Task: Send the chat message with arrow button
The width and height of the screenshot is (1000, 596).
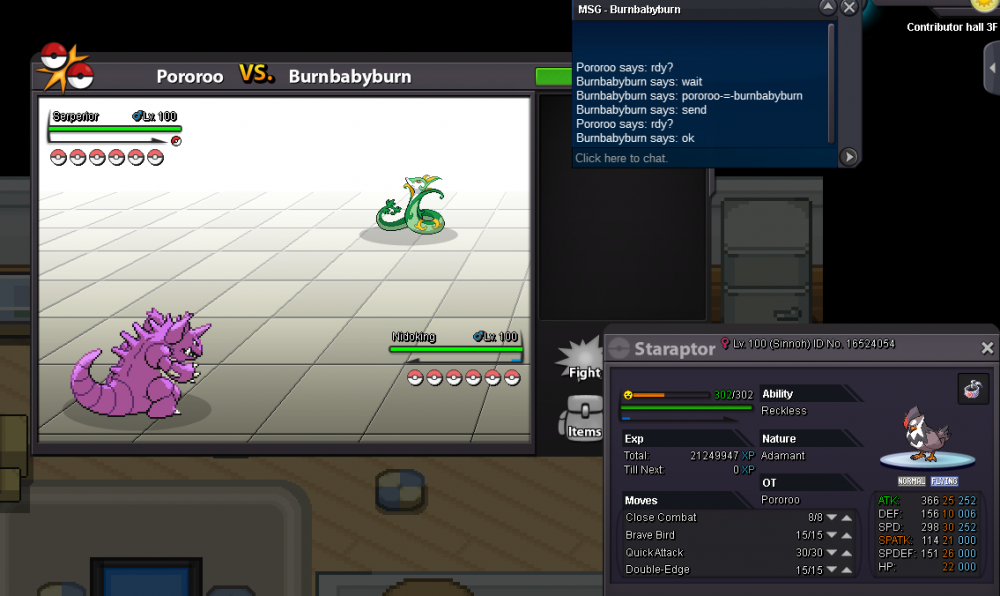Action: (848, 156)
